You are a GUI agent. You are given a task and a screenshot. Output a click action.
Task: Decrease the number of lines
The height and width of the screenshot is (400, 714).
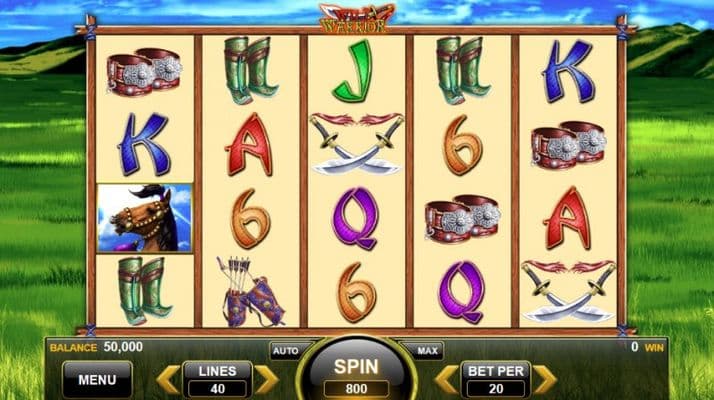pyautogui.click(x=168, y=379)
